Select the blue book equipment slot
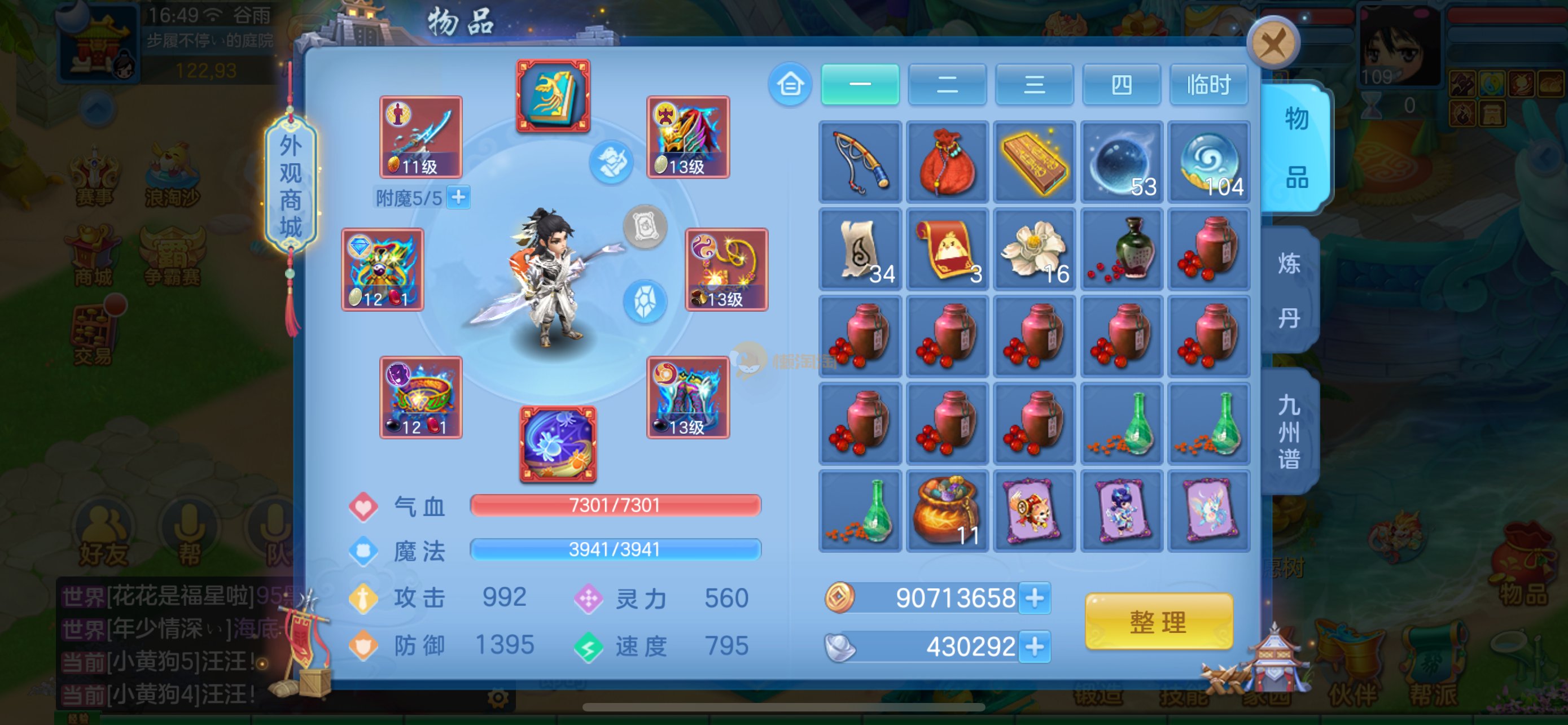The image size is (1568, 725). pos(553,95)
